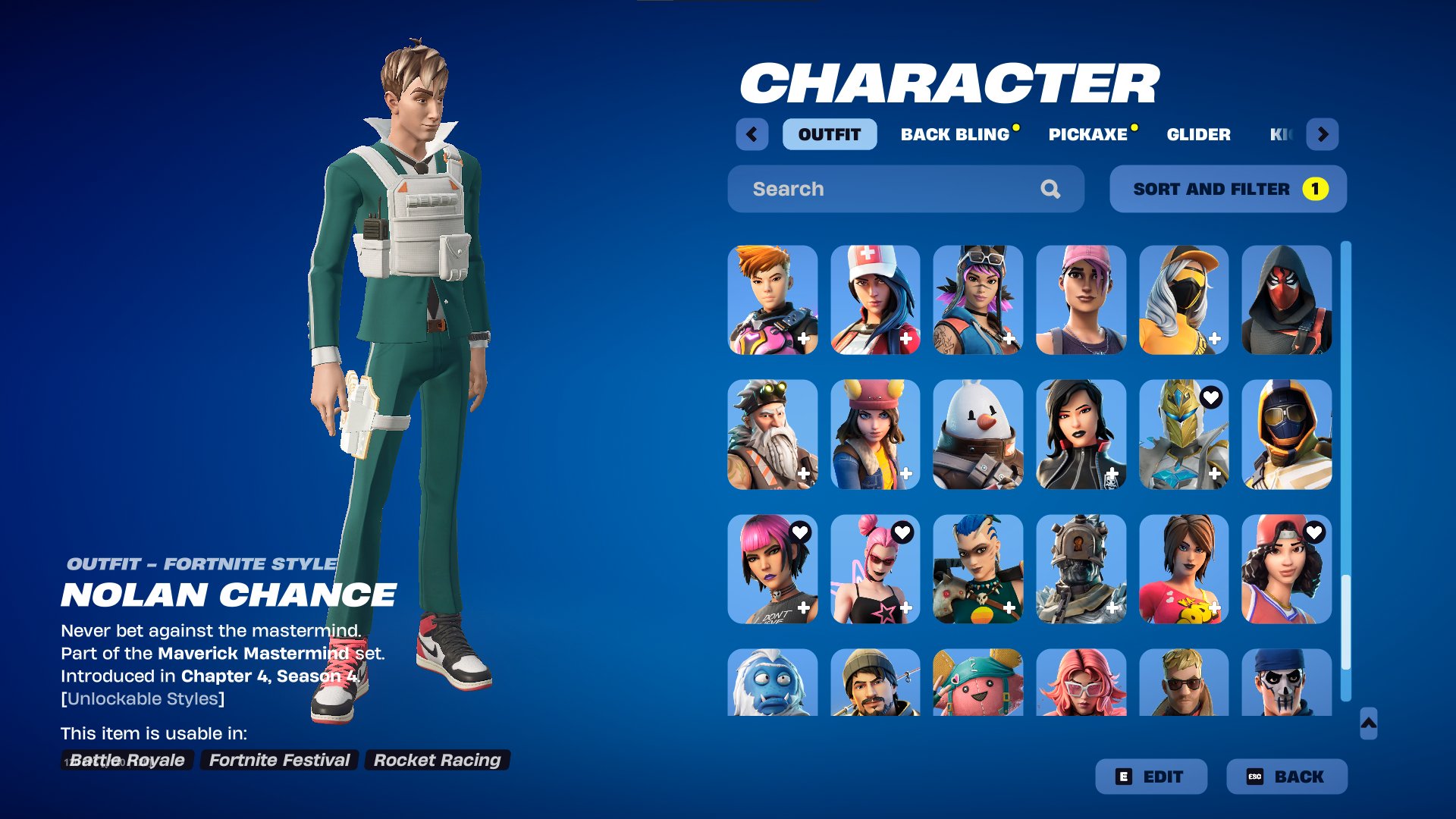Viewport: 1456px width, 819px height.
Task: Click inside the Search field
Action: pos(872,189)
